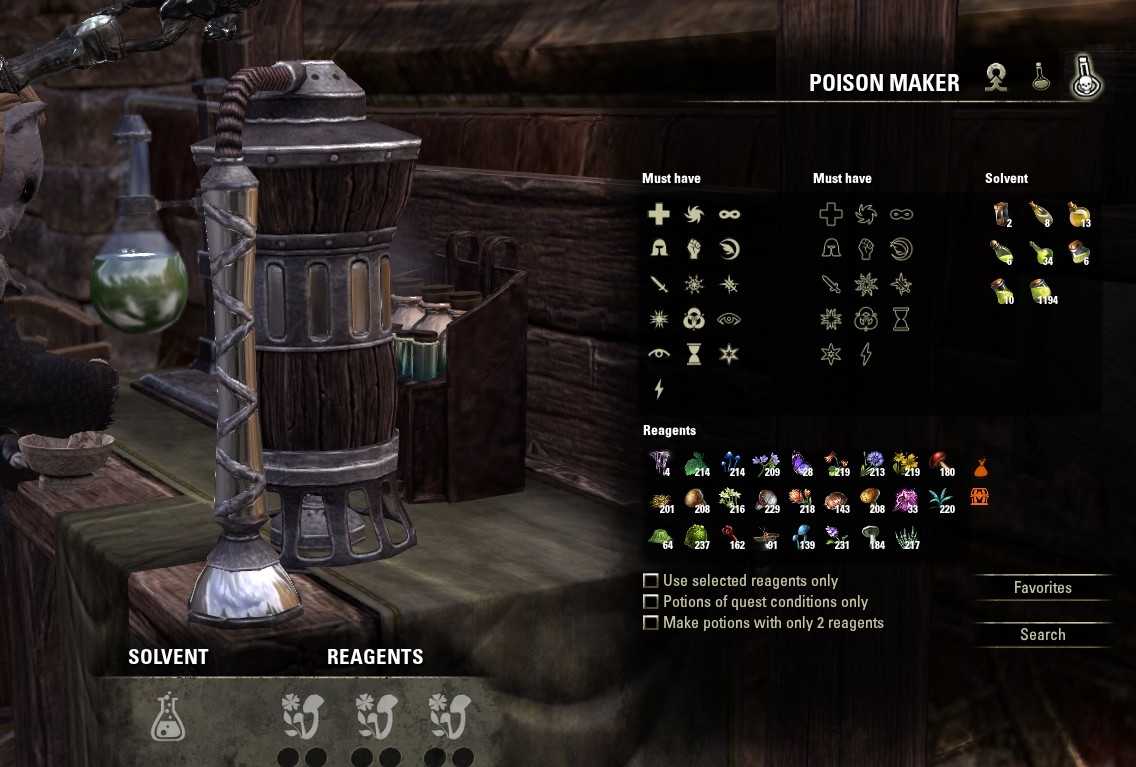Click the orange pouch icon beside reagents

pos(980,467)
